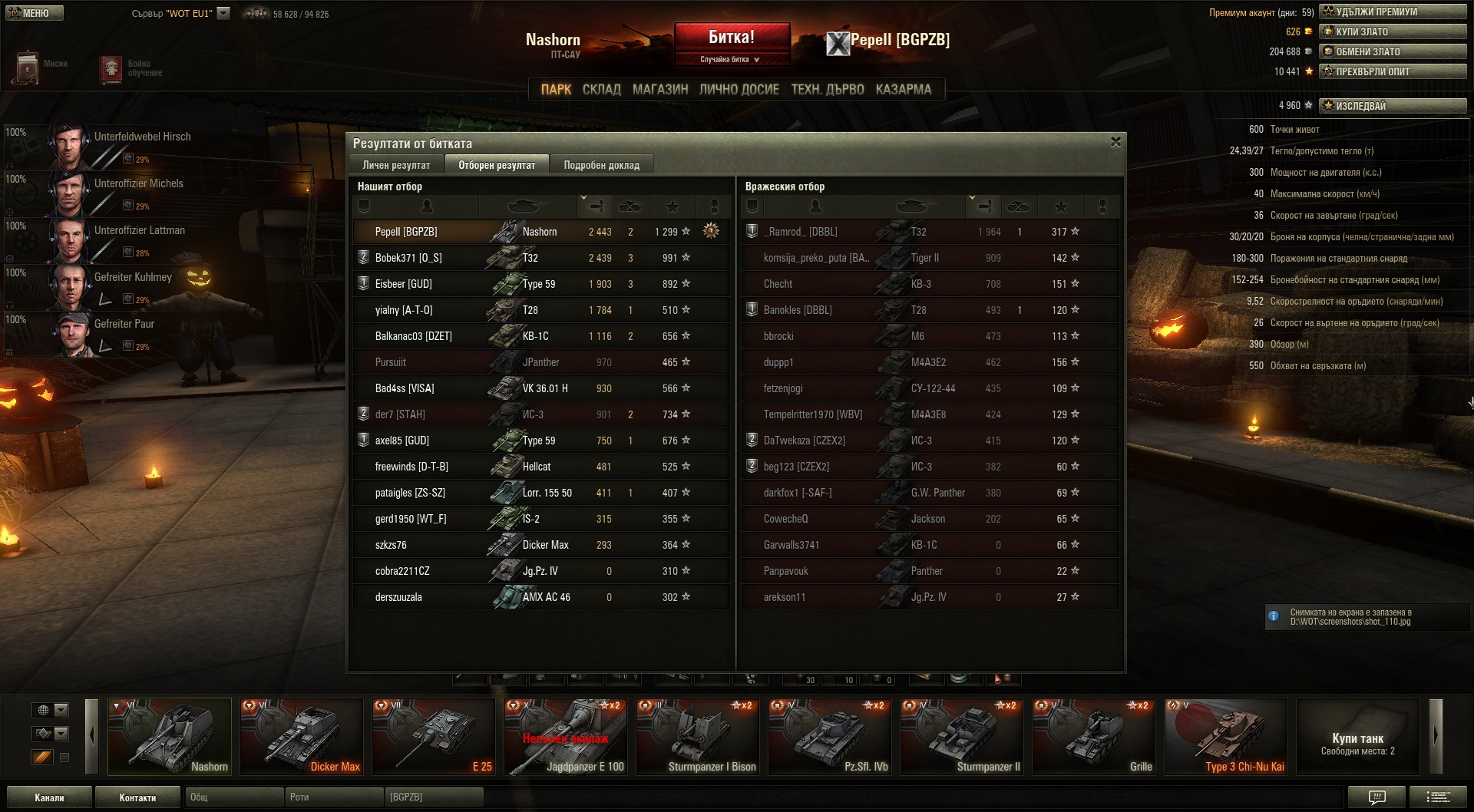Go to the СКЛАД section
The height and width of the screenshot is (812, 1474).
tap(601, 90)
